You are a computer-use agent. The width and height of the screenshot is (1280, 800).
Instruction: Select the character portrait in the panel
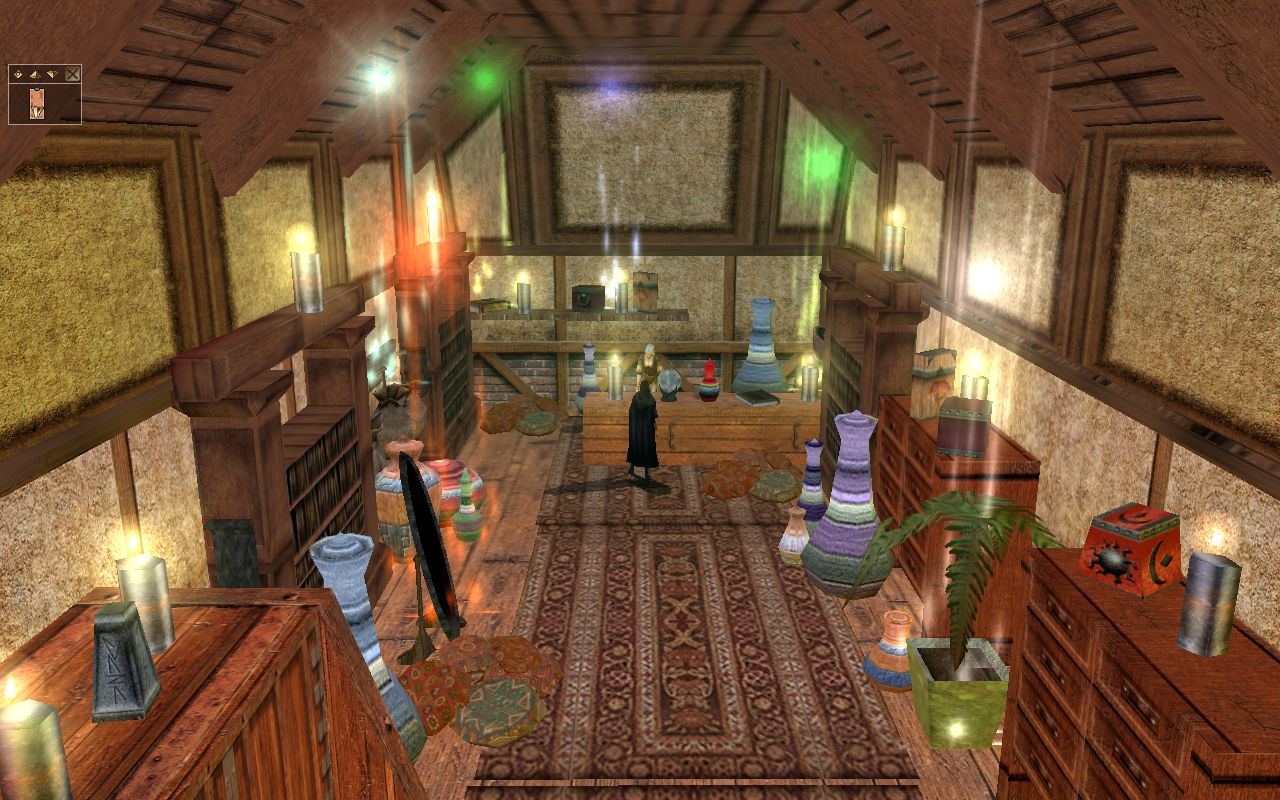click(37, 103)
